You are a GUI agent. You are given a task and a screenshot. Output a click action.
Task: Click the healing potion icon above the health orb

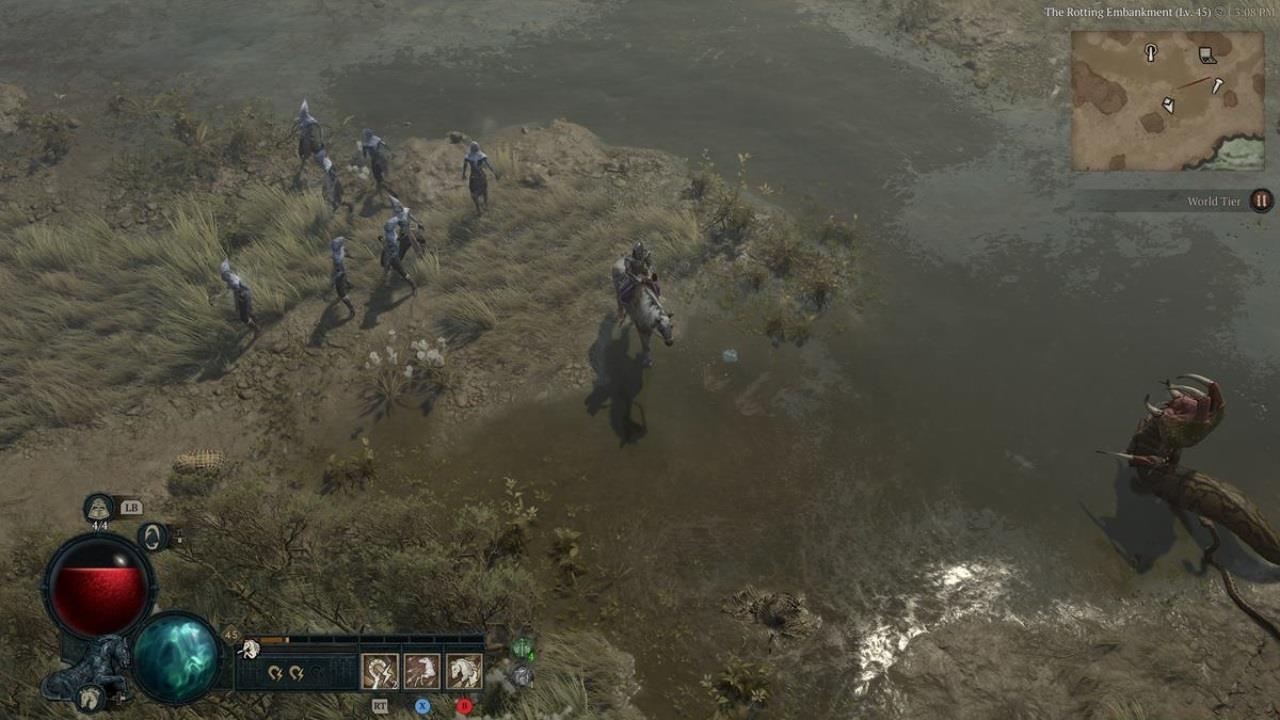pos(98,508)
